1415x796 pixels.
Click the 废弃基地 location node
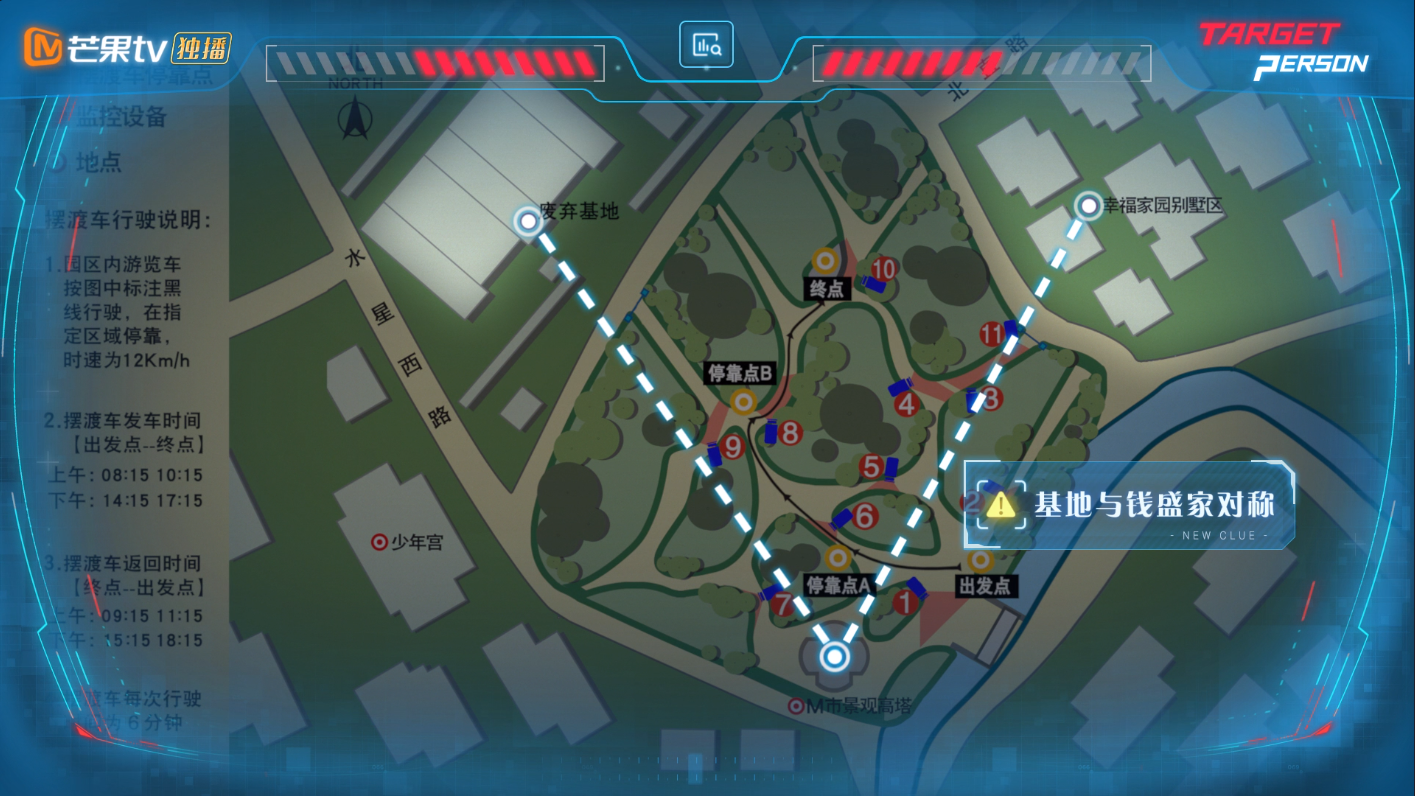527,221
